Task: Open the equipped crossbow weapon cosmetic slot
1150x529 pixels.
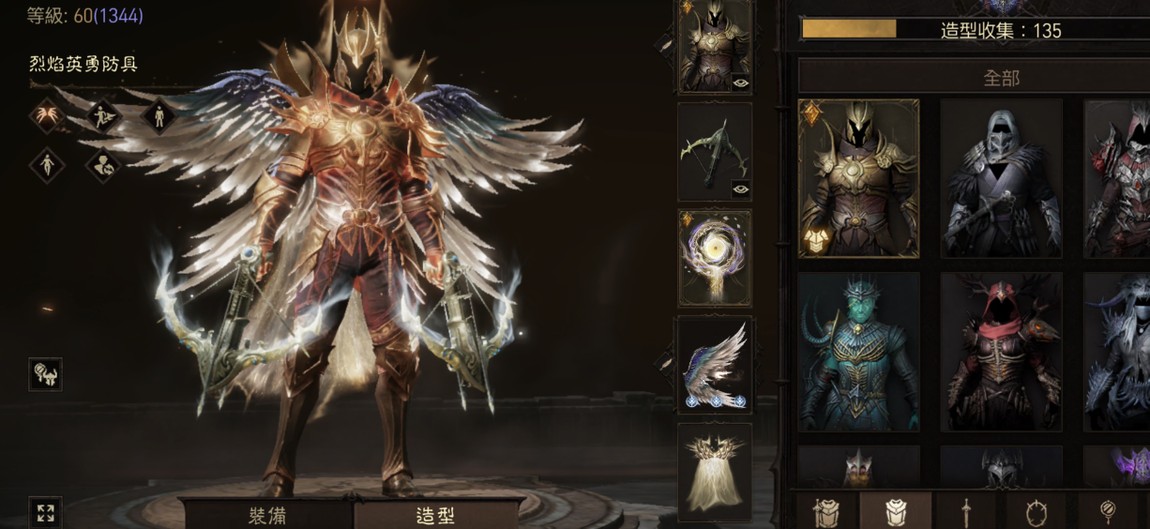Action: (714, 151)
